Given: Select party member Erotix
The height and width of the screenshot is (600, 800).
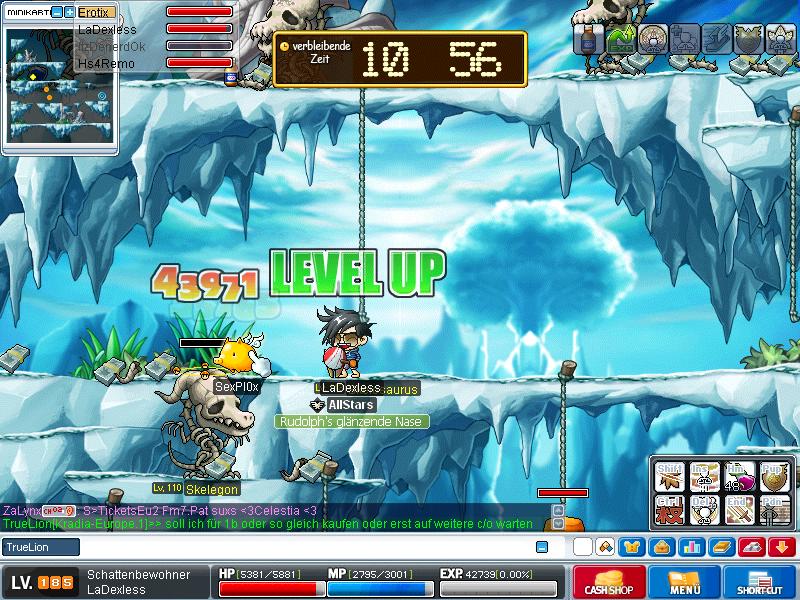Looking at the screenshot, I should (97, 13).
